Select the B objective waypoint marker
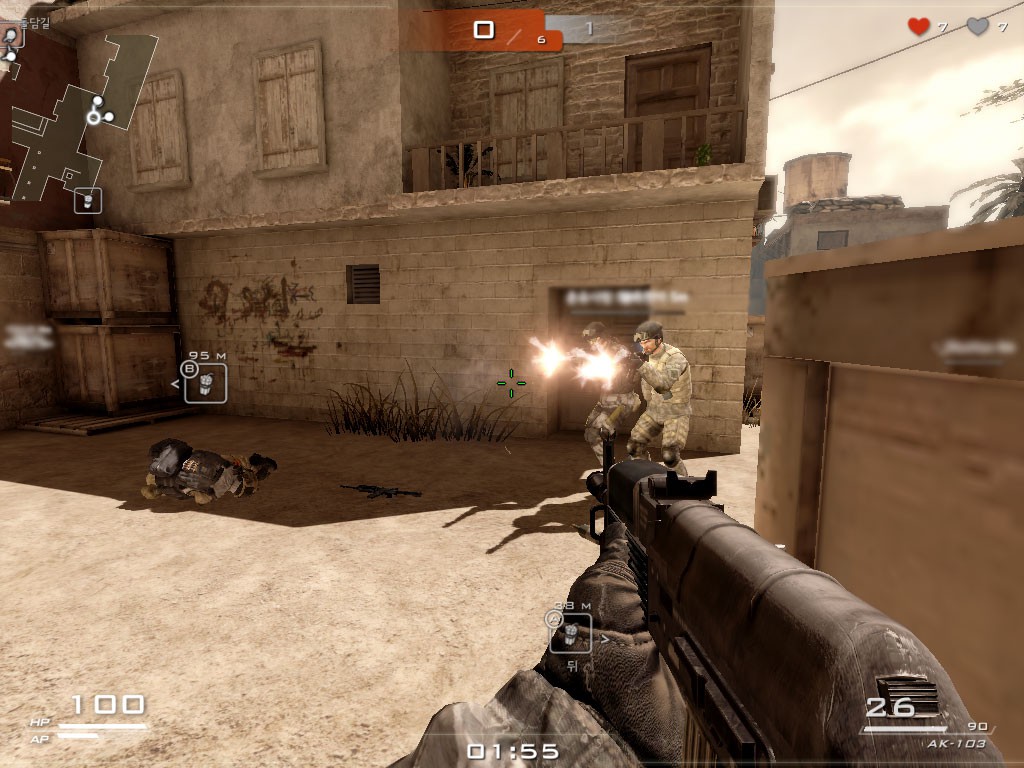 coord(205,382)
